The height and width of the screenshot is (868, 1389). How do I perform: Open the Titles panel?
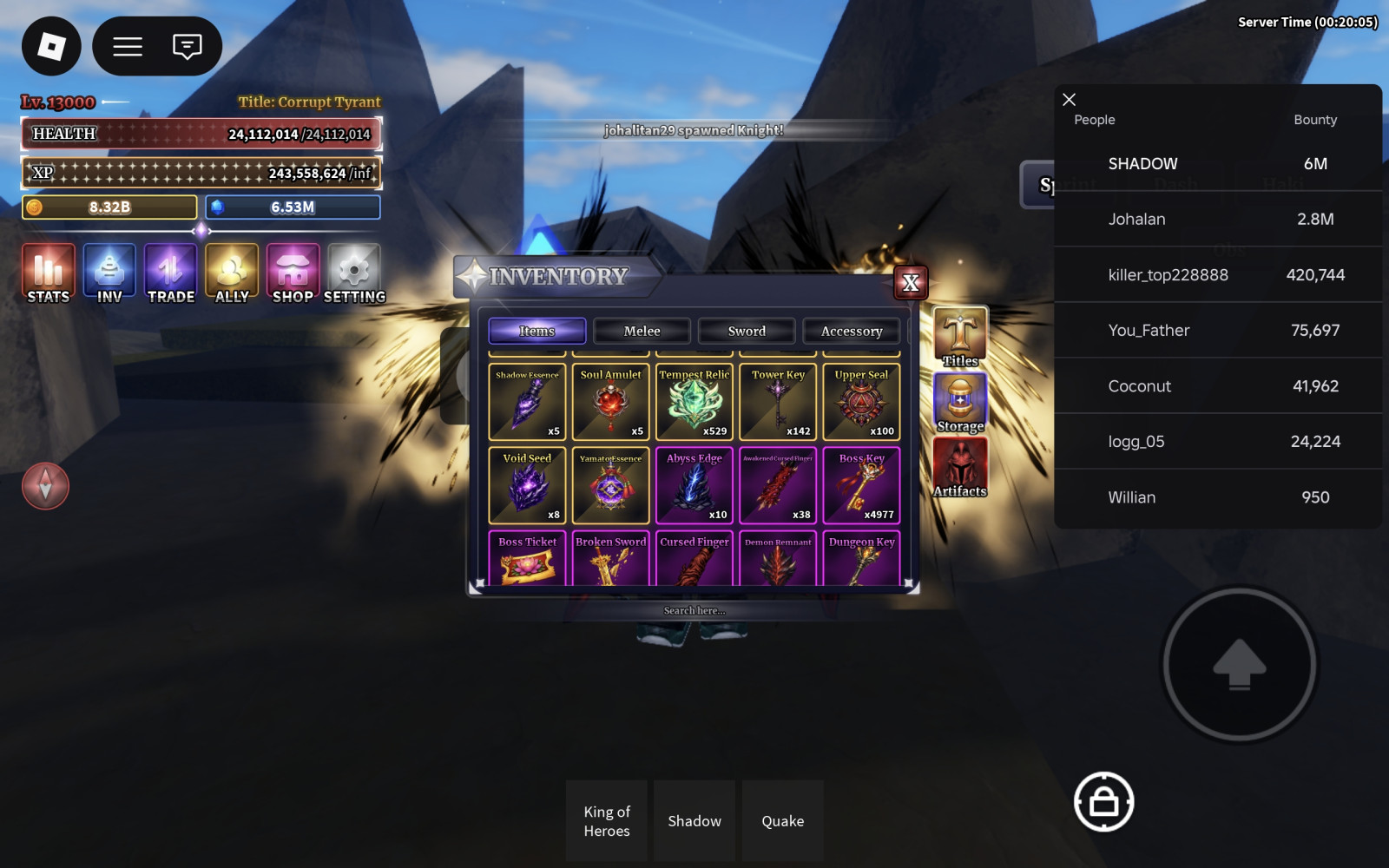tap(960, 337)
